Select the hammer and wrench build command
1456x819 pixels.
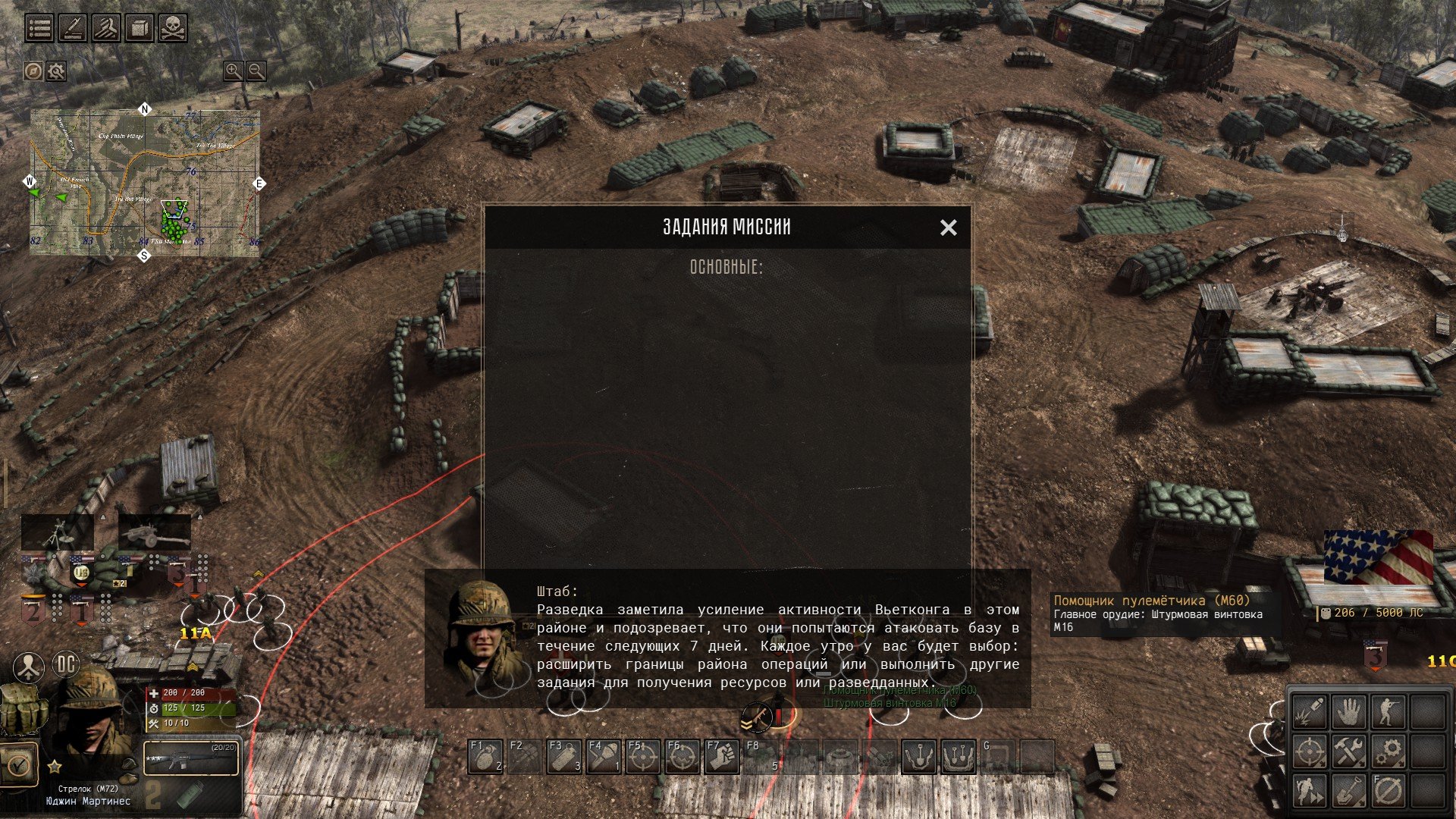(1349, 752)
